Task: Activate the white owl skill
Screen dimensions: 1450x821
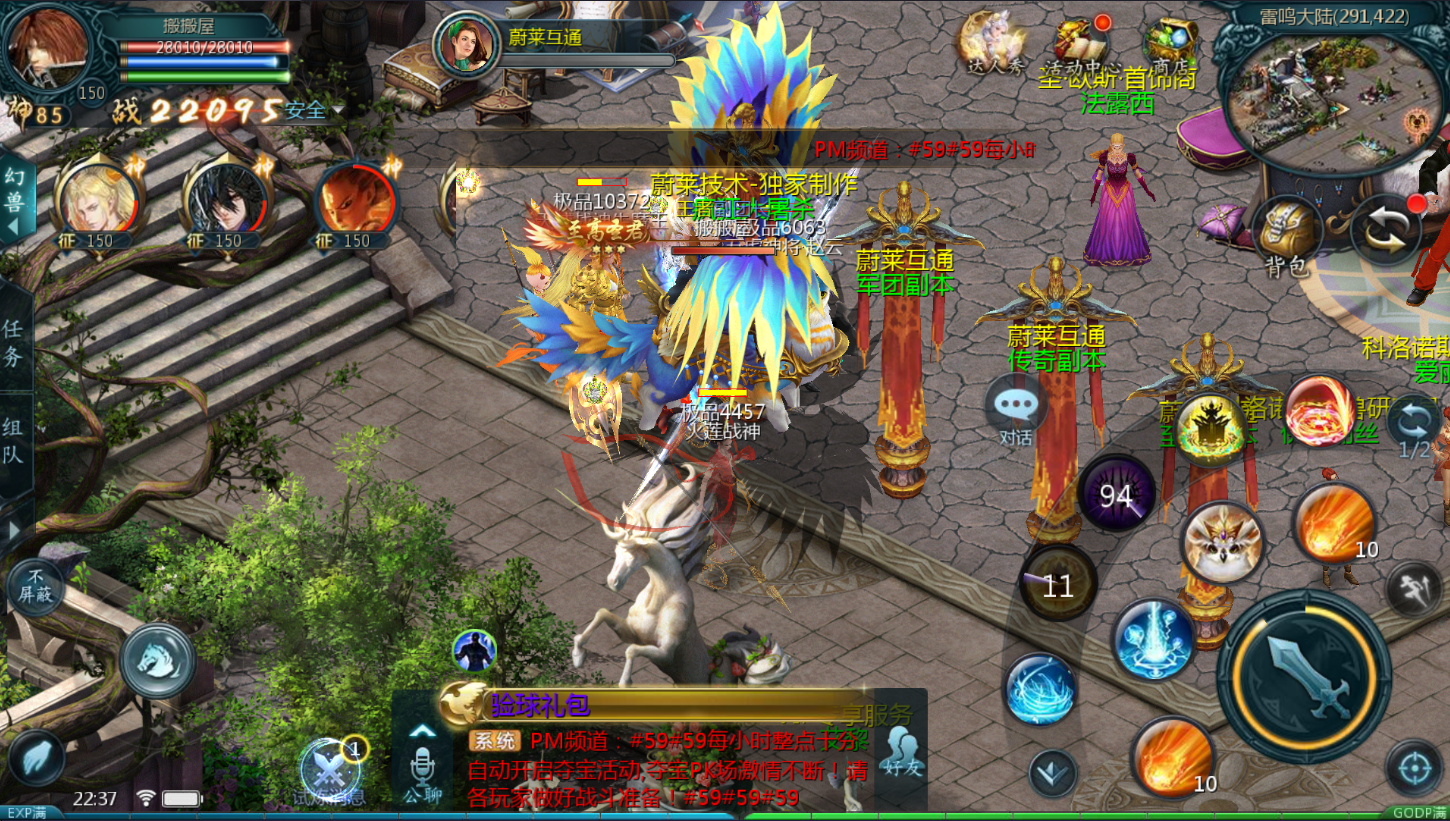Action: point(1221,542)
